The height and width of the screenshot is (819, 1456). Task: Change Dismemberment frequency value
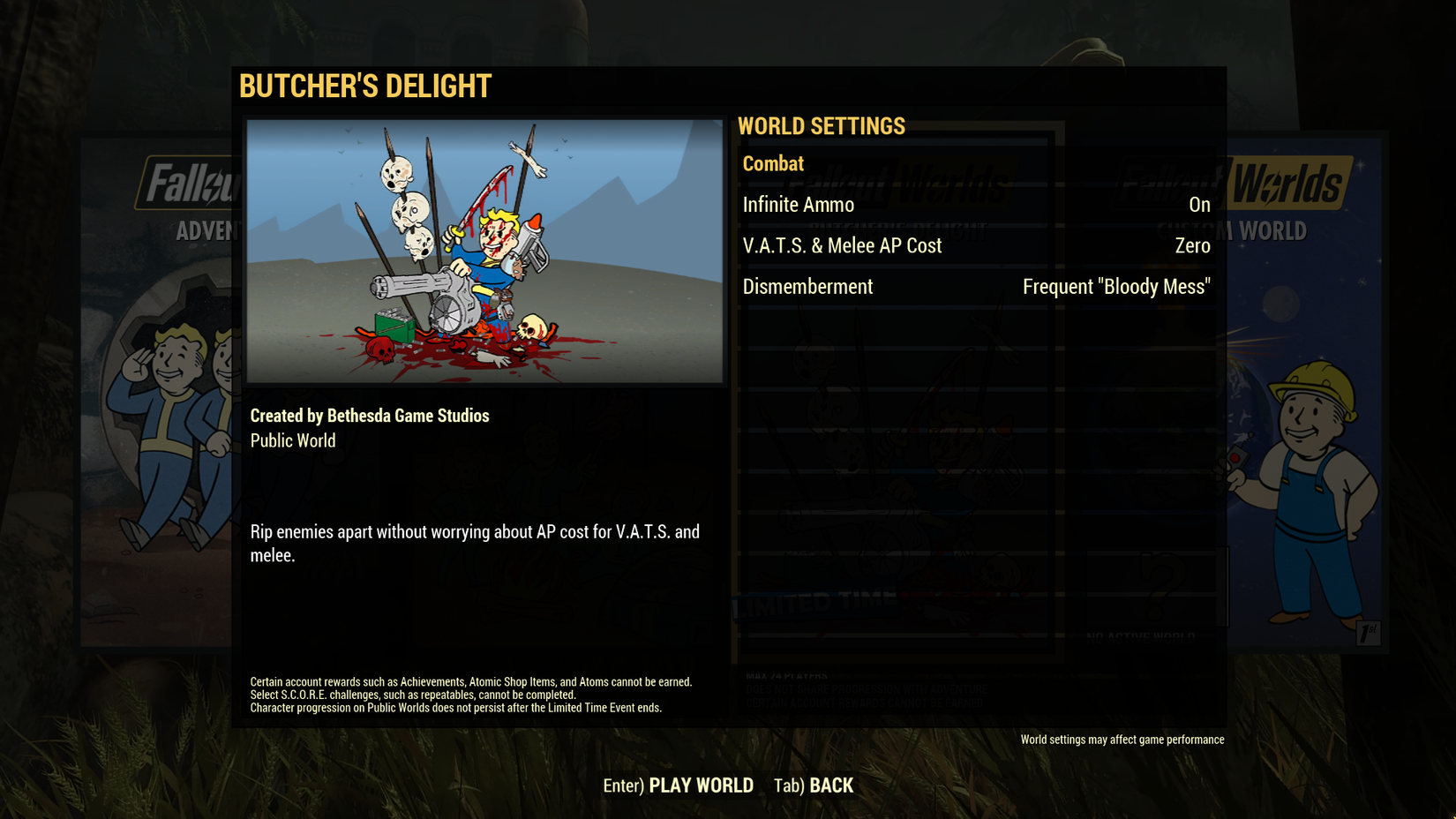click(x=1116, y=286)
